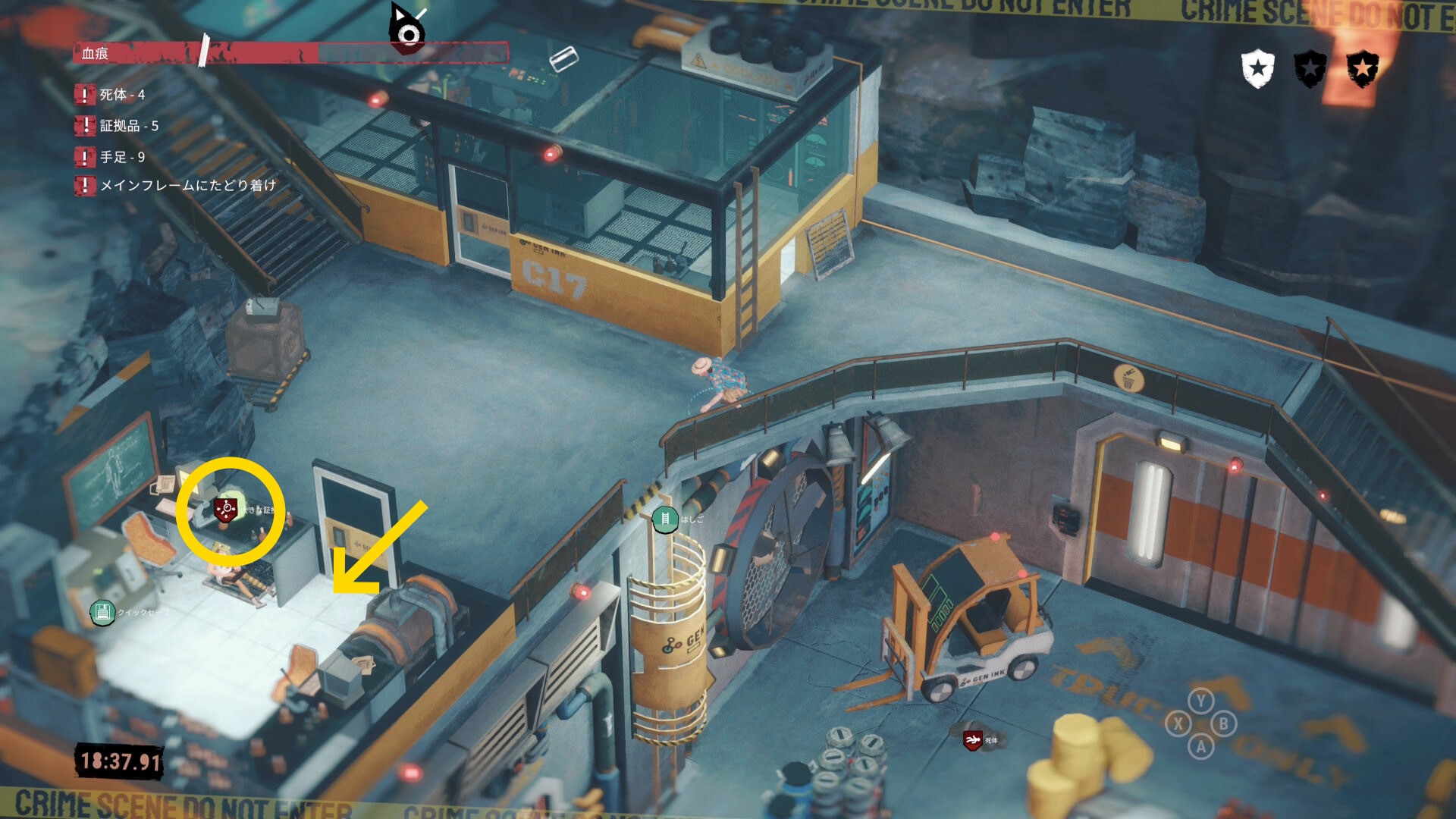Select the 手足 - 9 objective entry

[121, 157]
